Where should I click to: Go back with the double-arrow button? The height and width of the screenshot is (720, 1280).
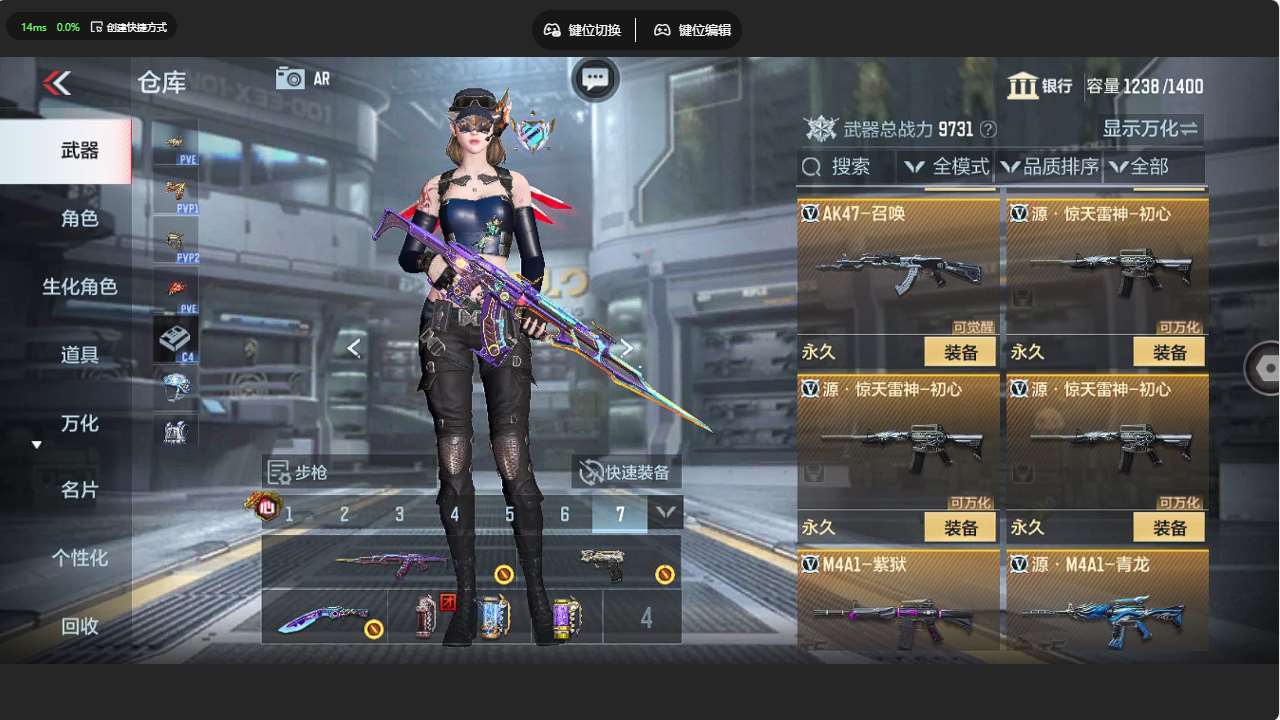click(x=57, y=83)
